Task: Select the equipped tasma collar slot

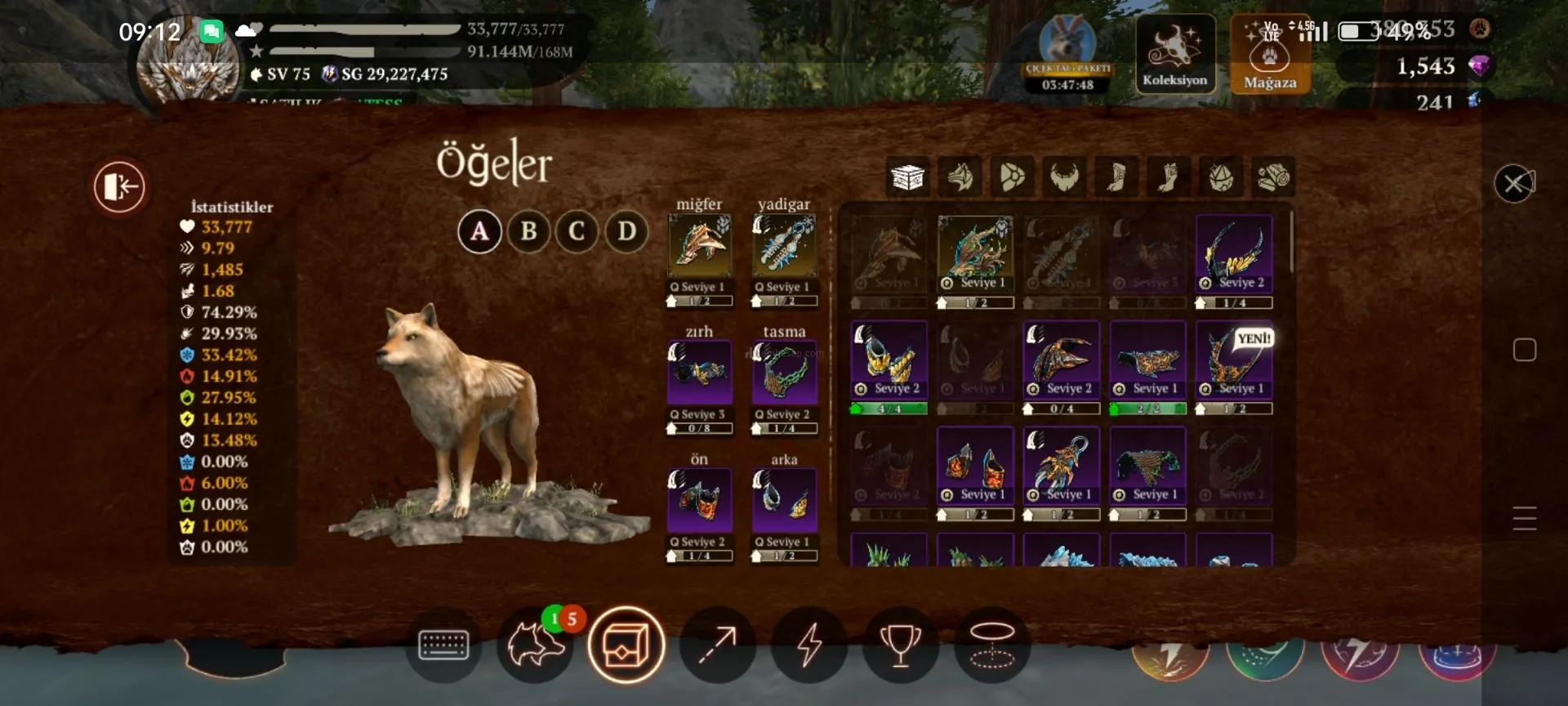Action: pos(784,373)
